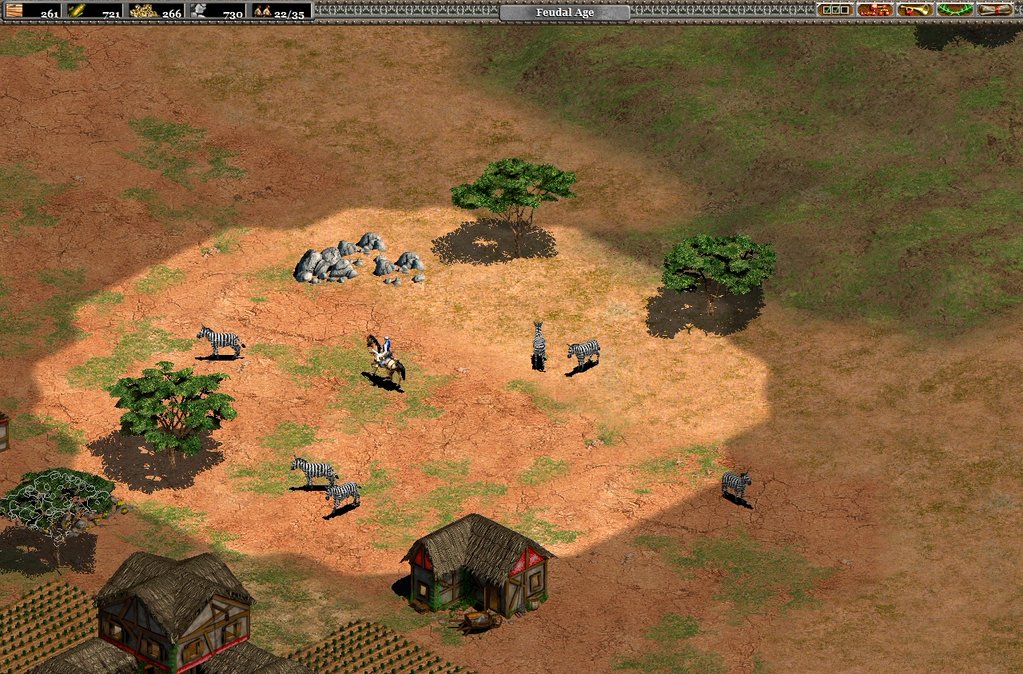
Task: Open the game menu scroll icon
Action: [x=994, y=10]
